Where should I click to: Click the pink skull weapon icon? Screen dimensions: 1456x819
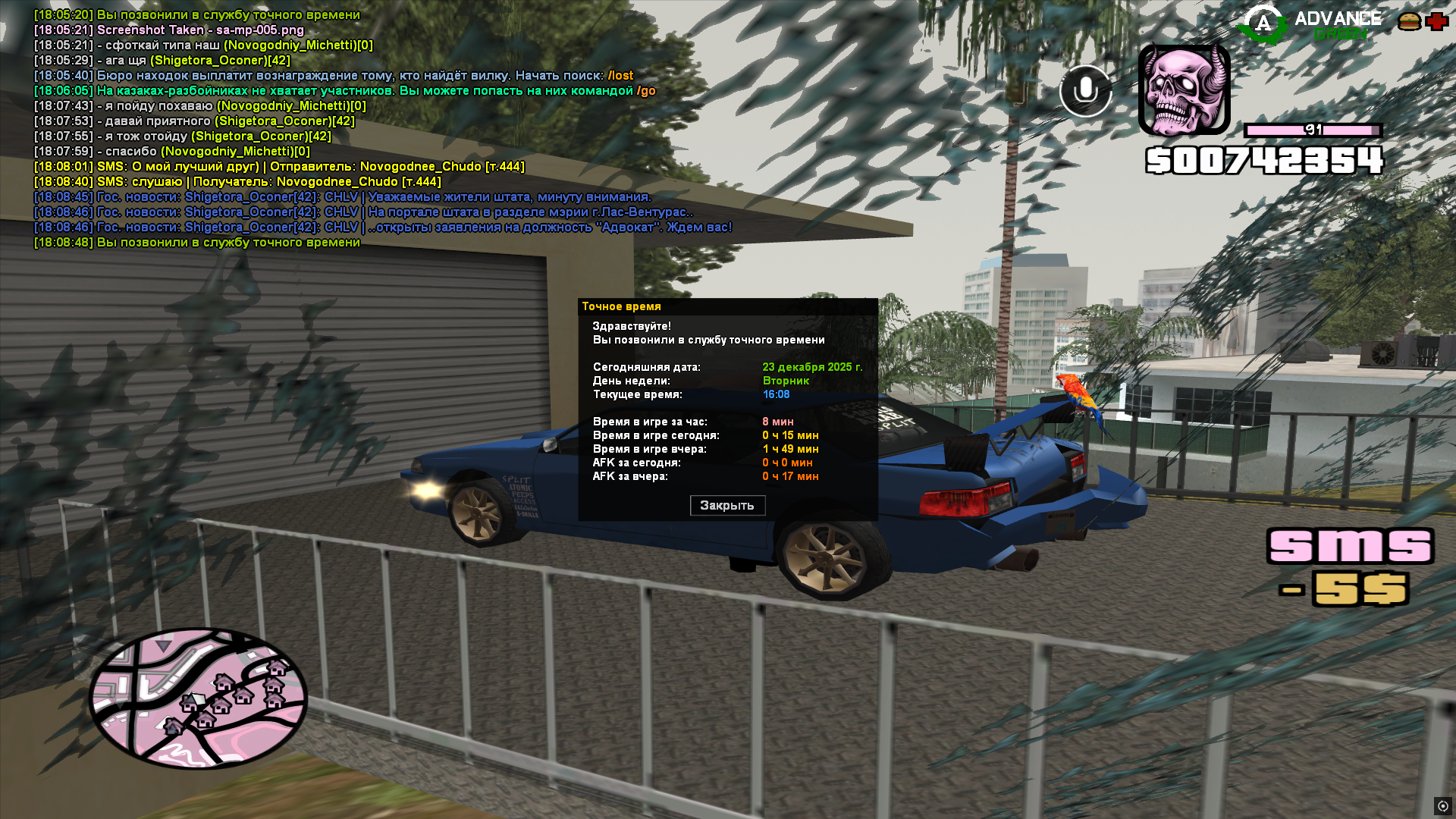[1183, 89]
